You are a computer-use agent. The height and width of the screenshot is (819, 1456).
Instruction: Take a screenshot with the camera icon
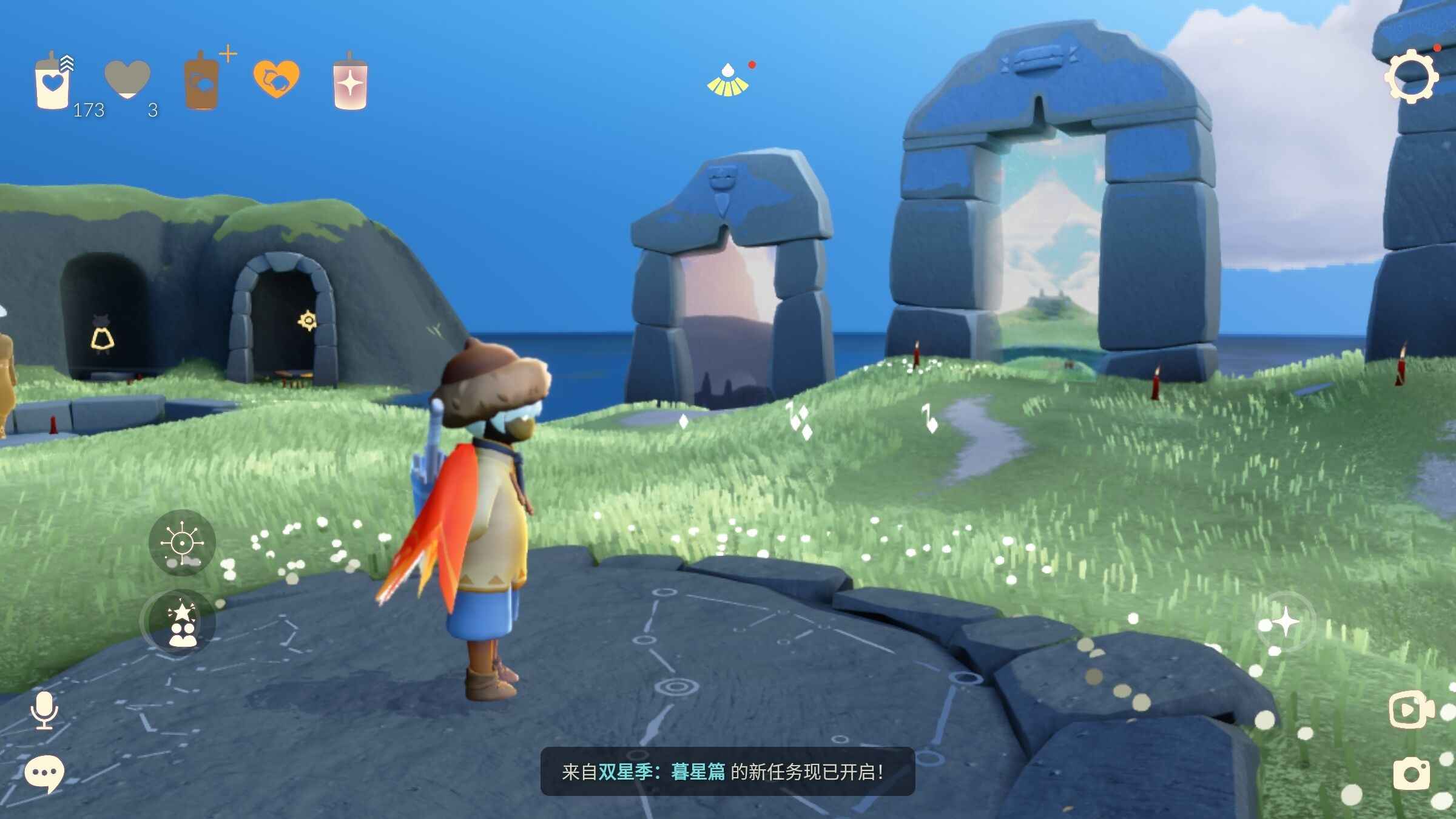pyautogui.click(x=1411, y=773)
